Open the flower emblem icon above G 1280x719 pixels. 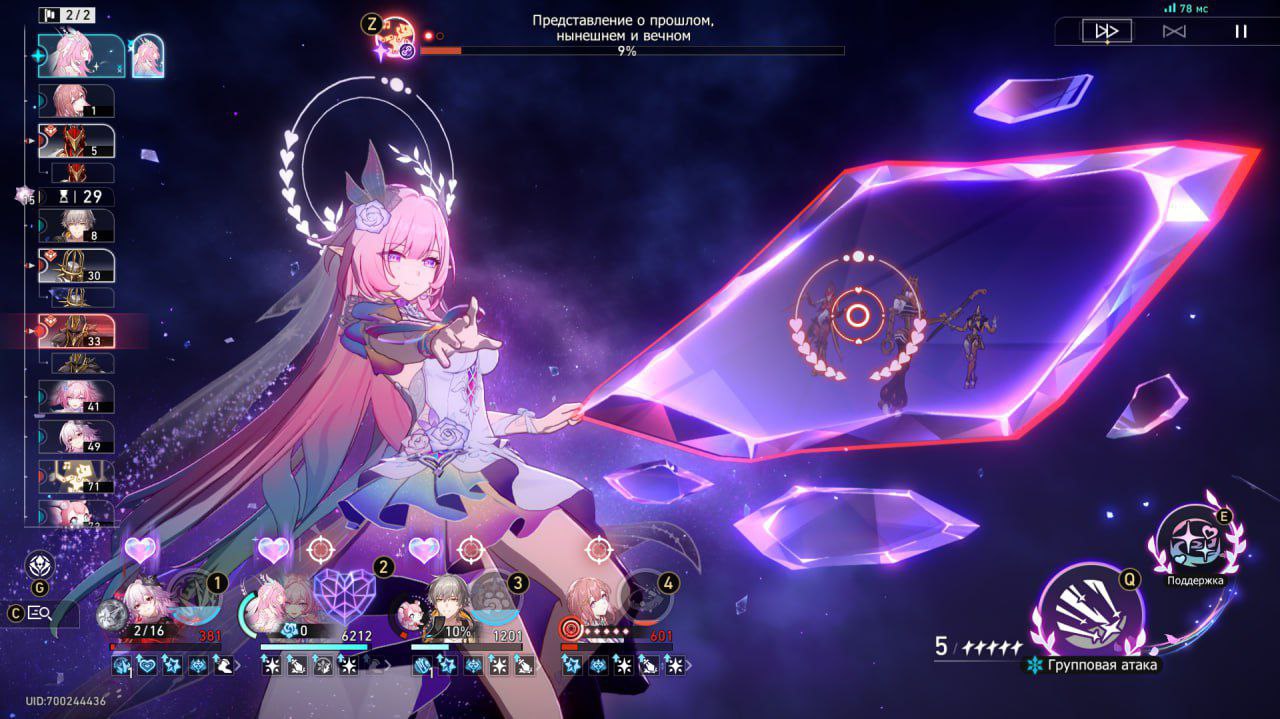pos(40,566)
